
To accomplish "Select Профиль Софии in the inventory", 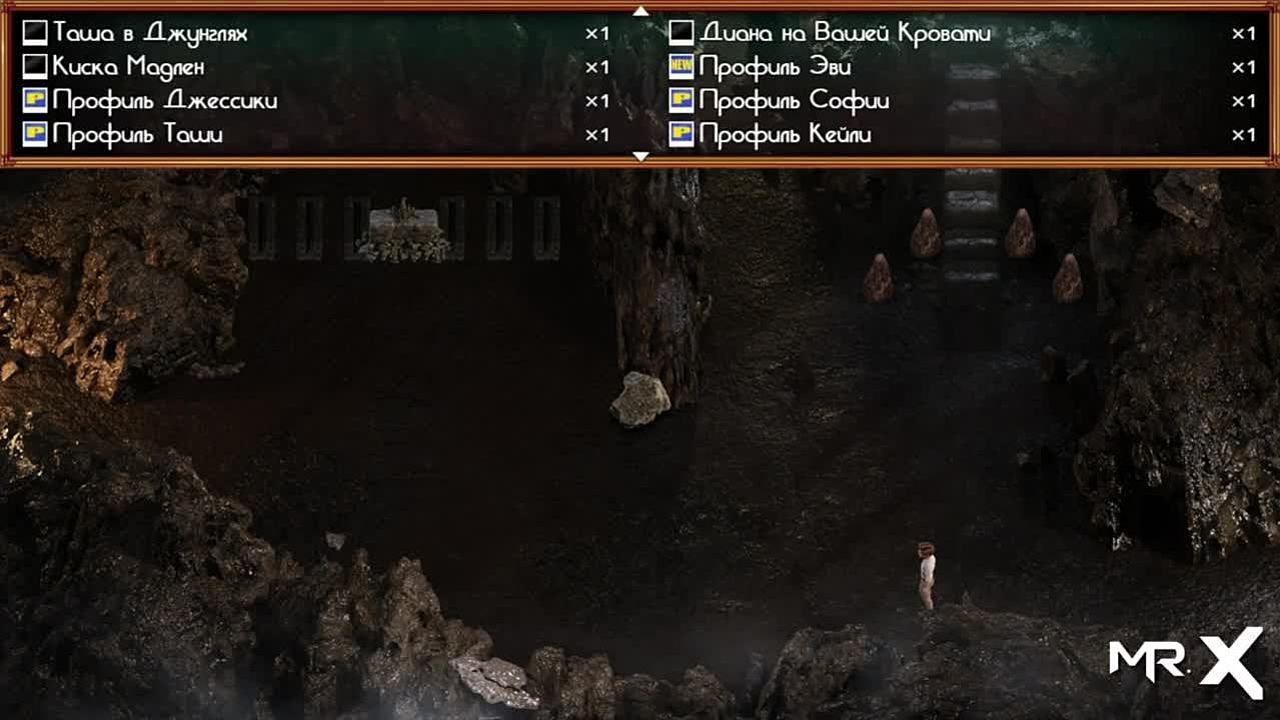I will 794,101.
